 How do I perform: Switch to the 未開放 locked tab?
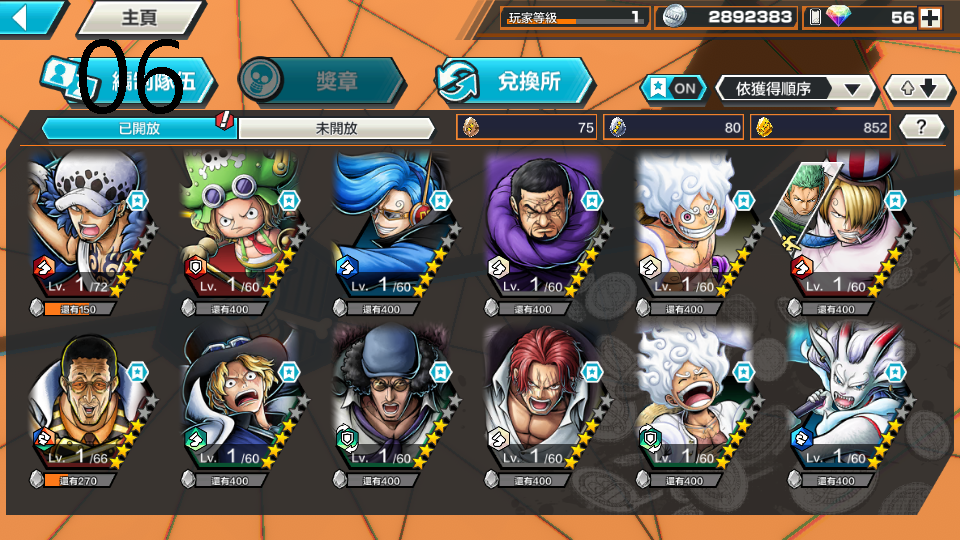[336, 128]
